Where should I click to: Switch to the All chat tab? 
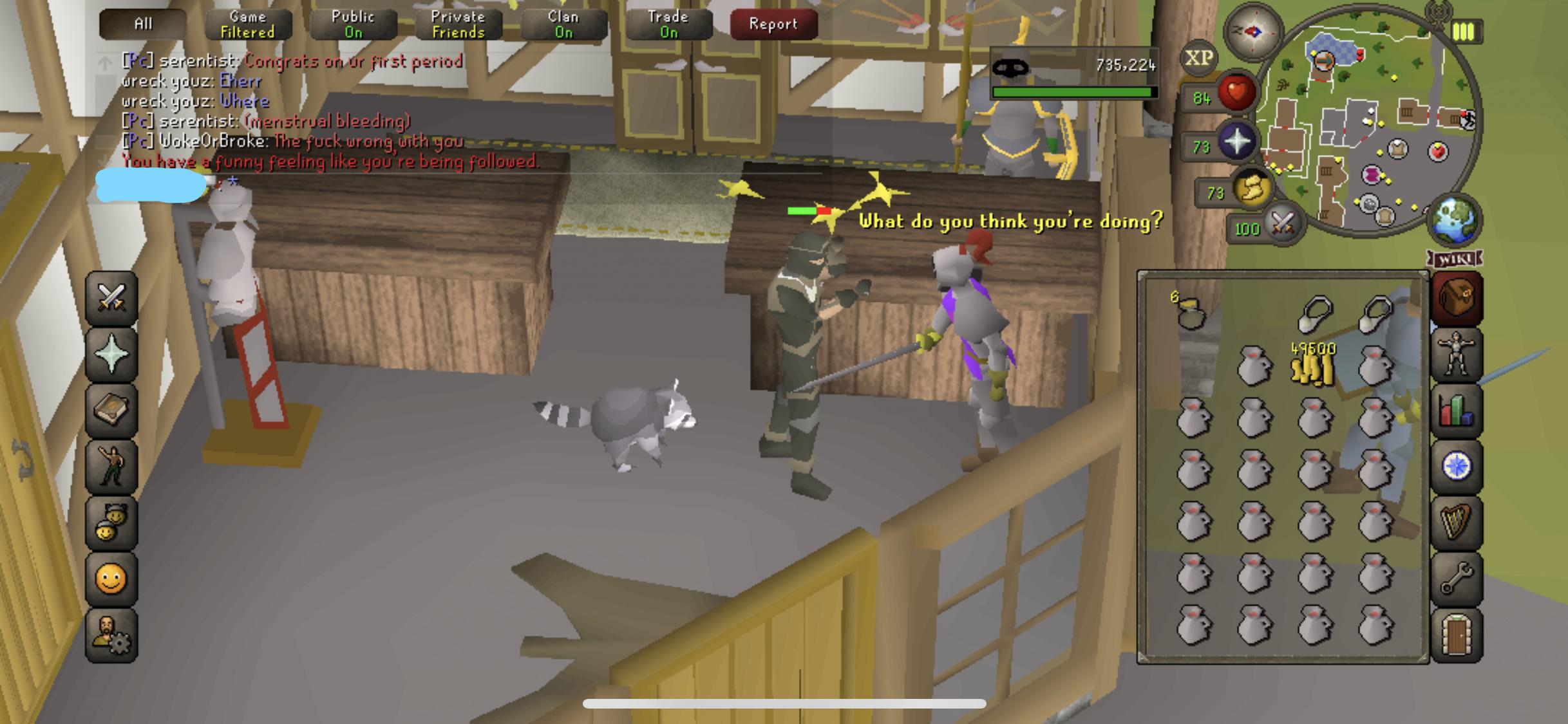click(x=142, y=23)
